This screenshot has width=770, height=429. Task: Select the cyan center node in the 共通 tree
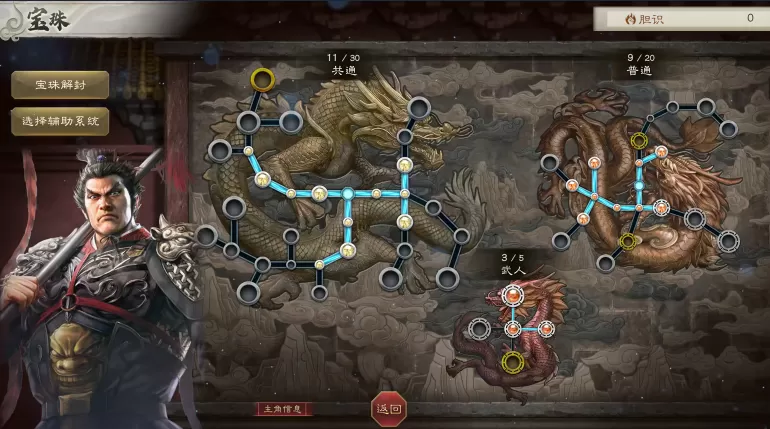(x=347, y=192)
